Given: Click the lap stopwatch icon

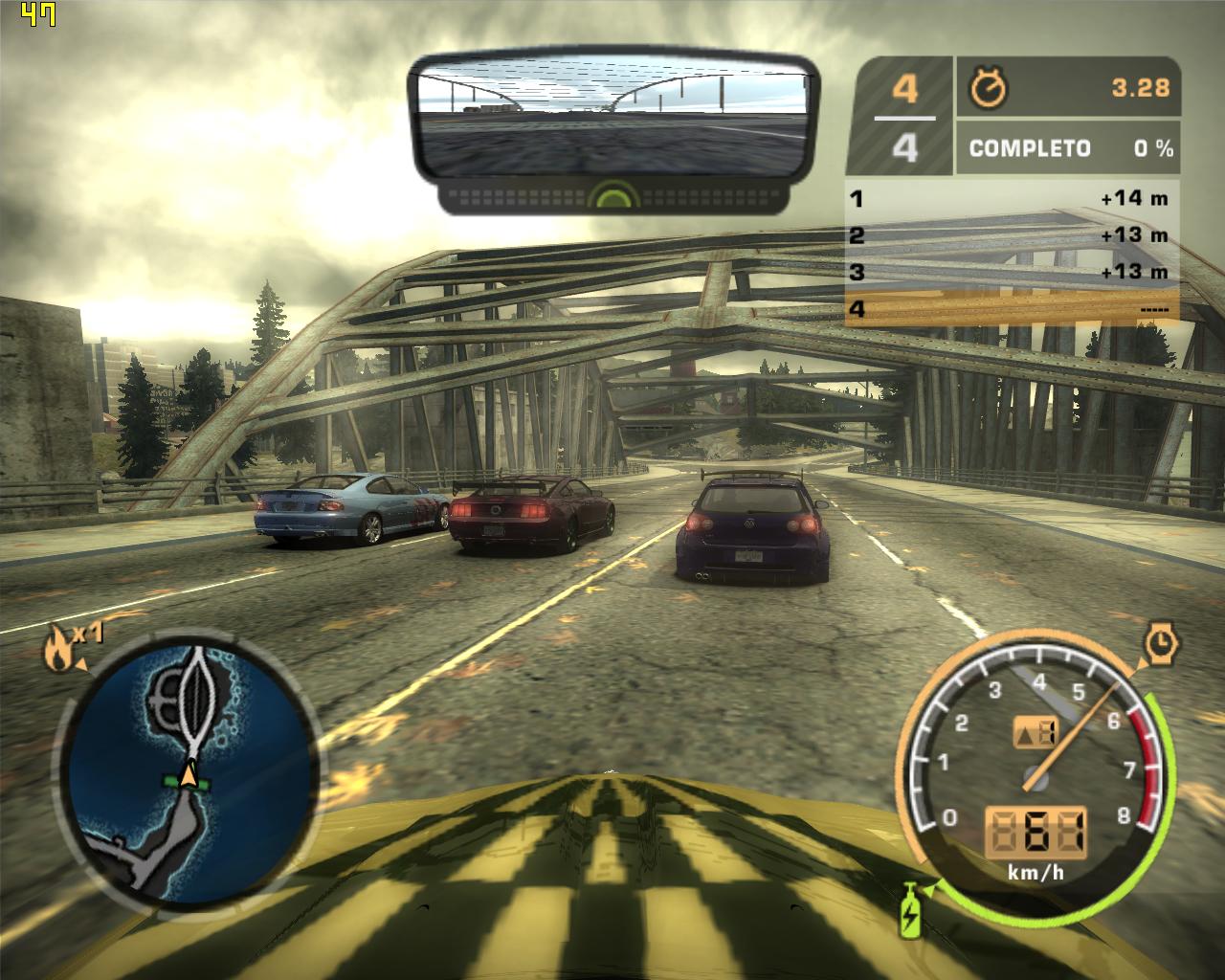Looking at the screenshot, I should pyautogui.click(x=989, y=88).
